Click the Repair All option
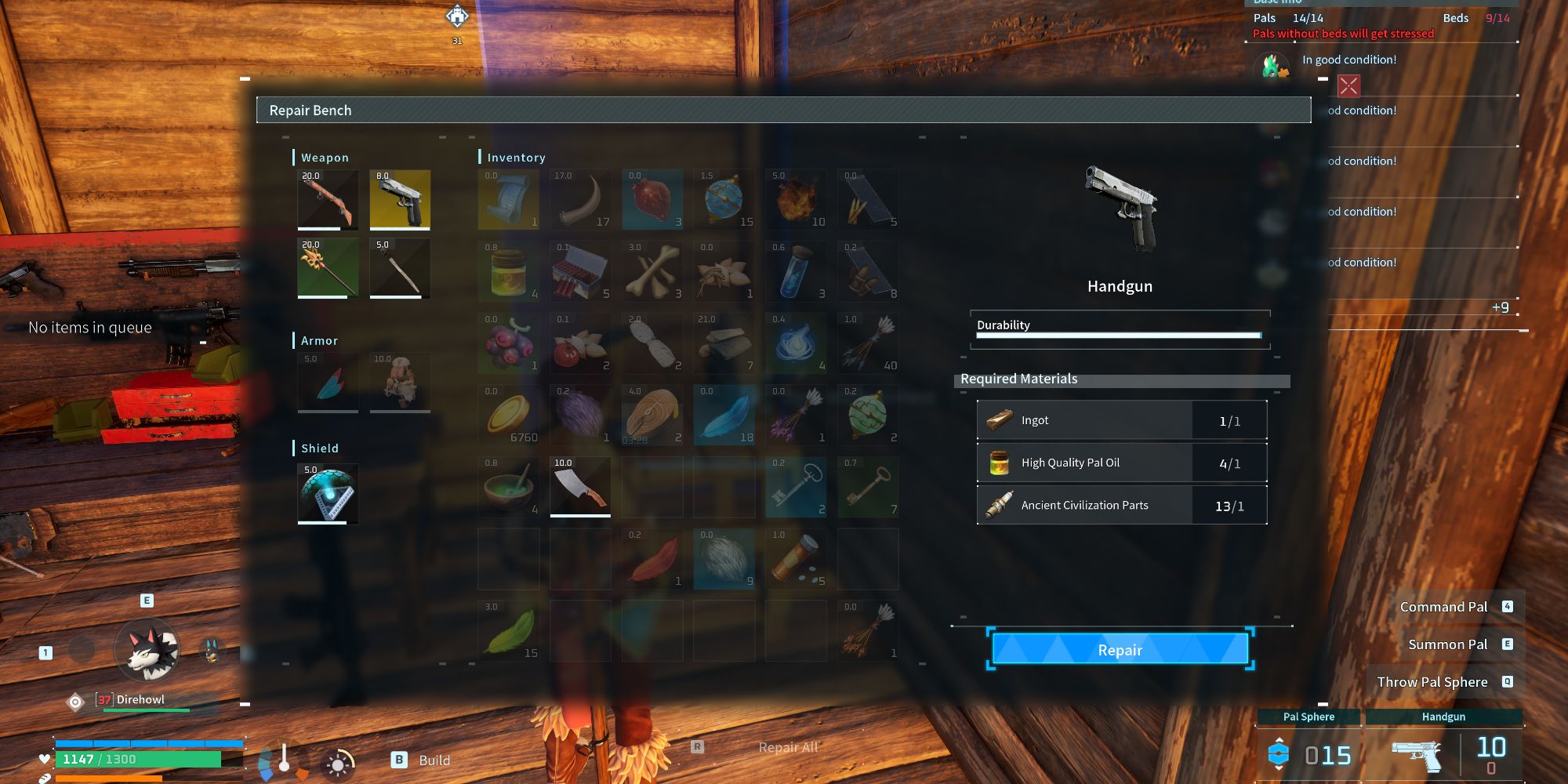Screen dimensions: 1568x784 (x=787, y=747)
